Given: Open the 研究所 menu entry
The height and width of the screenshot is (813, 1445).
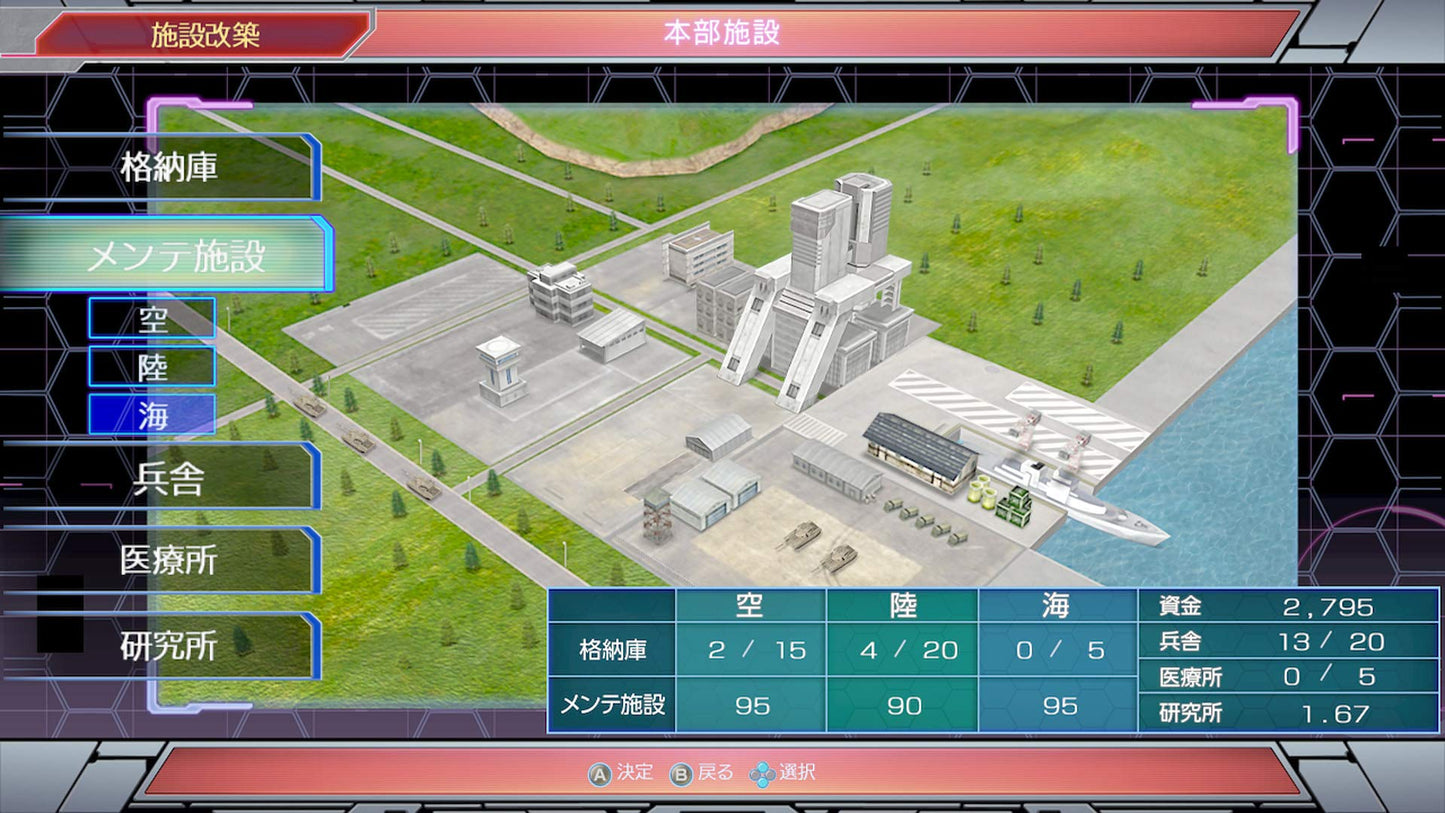Looking at the screenshot, I should 168,646.
